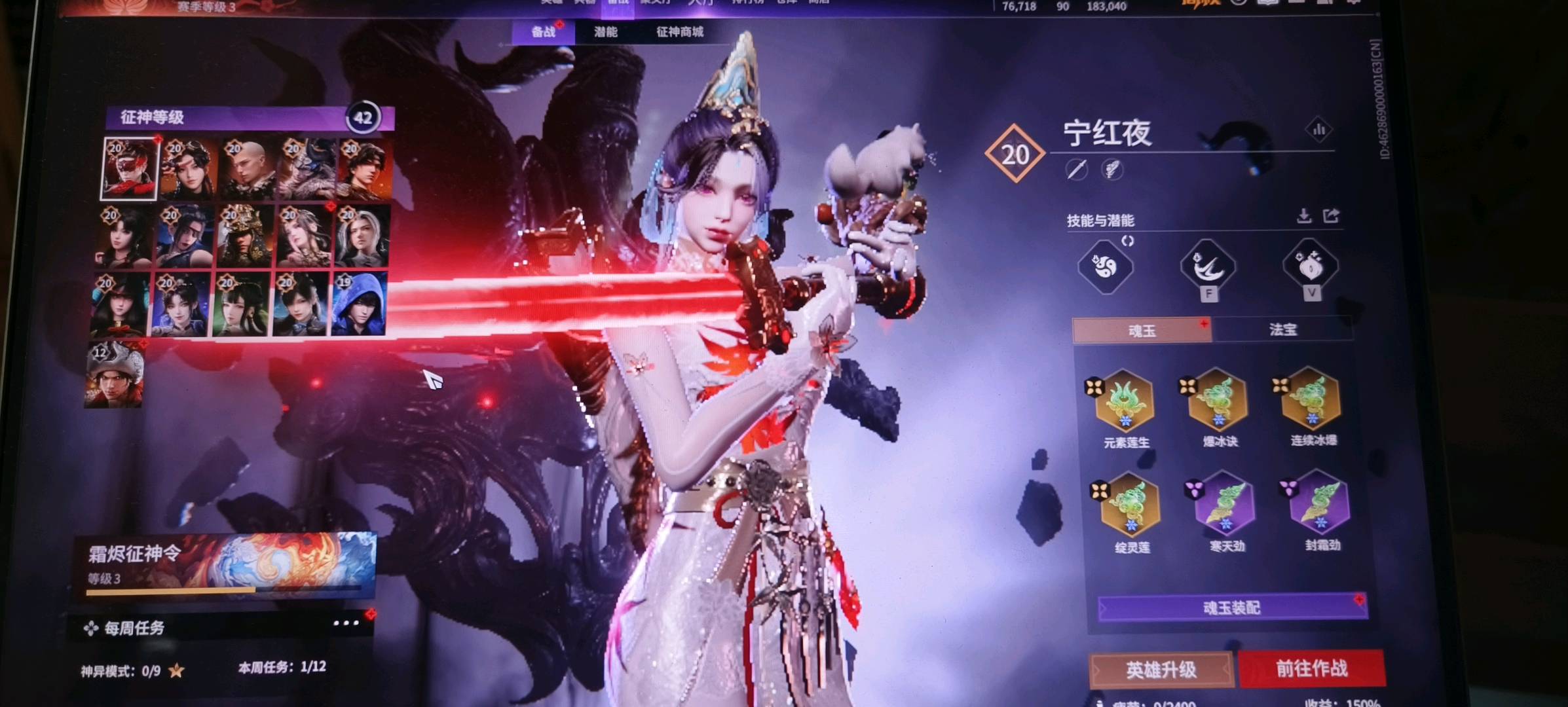Switch to the 法宝 tab
This screenshot has height=707, width=1568.
(x=1282, y=329)
